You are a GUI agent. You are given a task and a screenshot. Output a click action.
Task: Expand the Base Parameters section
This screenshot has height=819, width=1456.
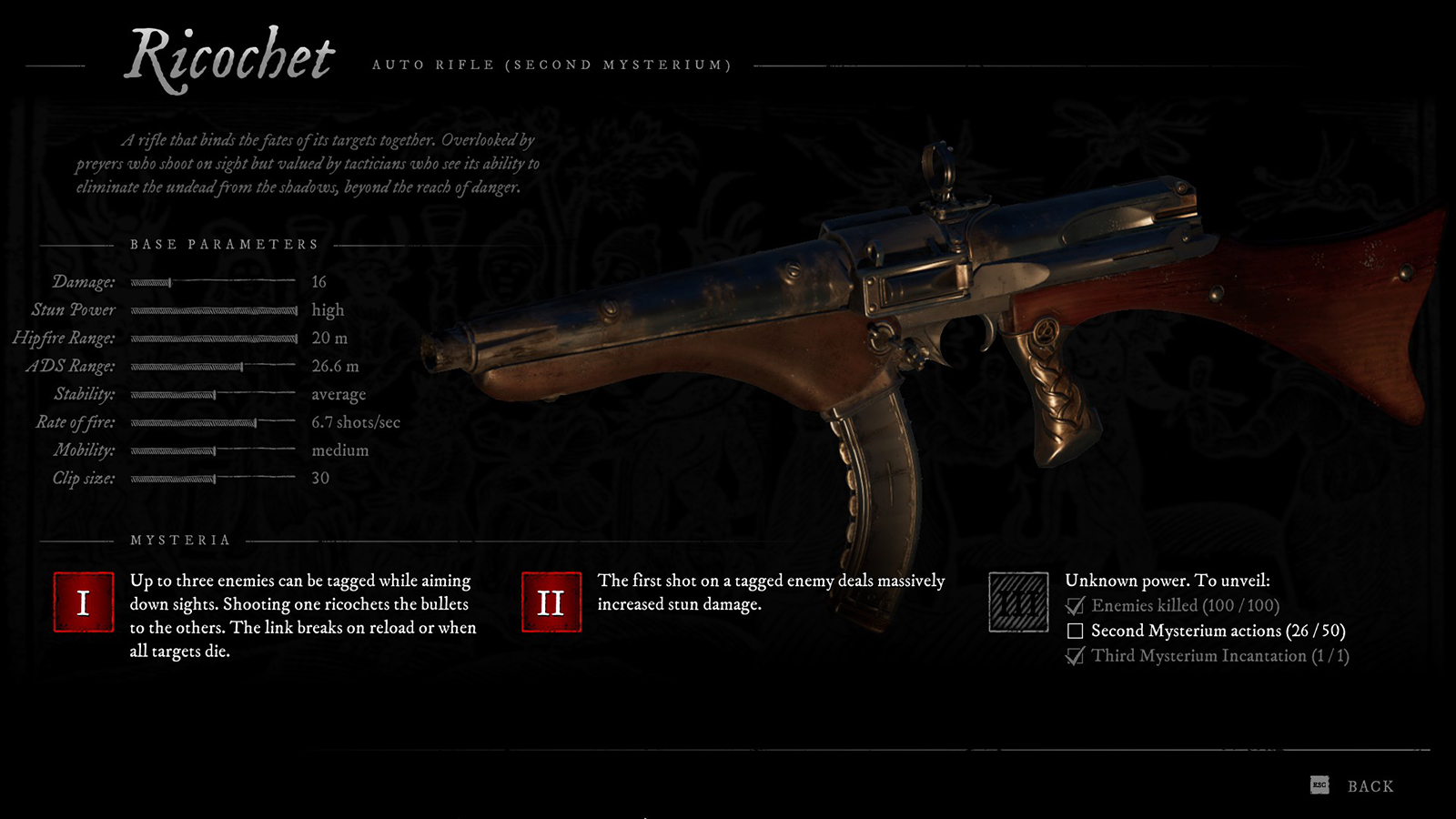click(x=224, y=243)
